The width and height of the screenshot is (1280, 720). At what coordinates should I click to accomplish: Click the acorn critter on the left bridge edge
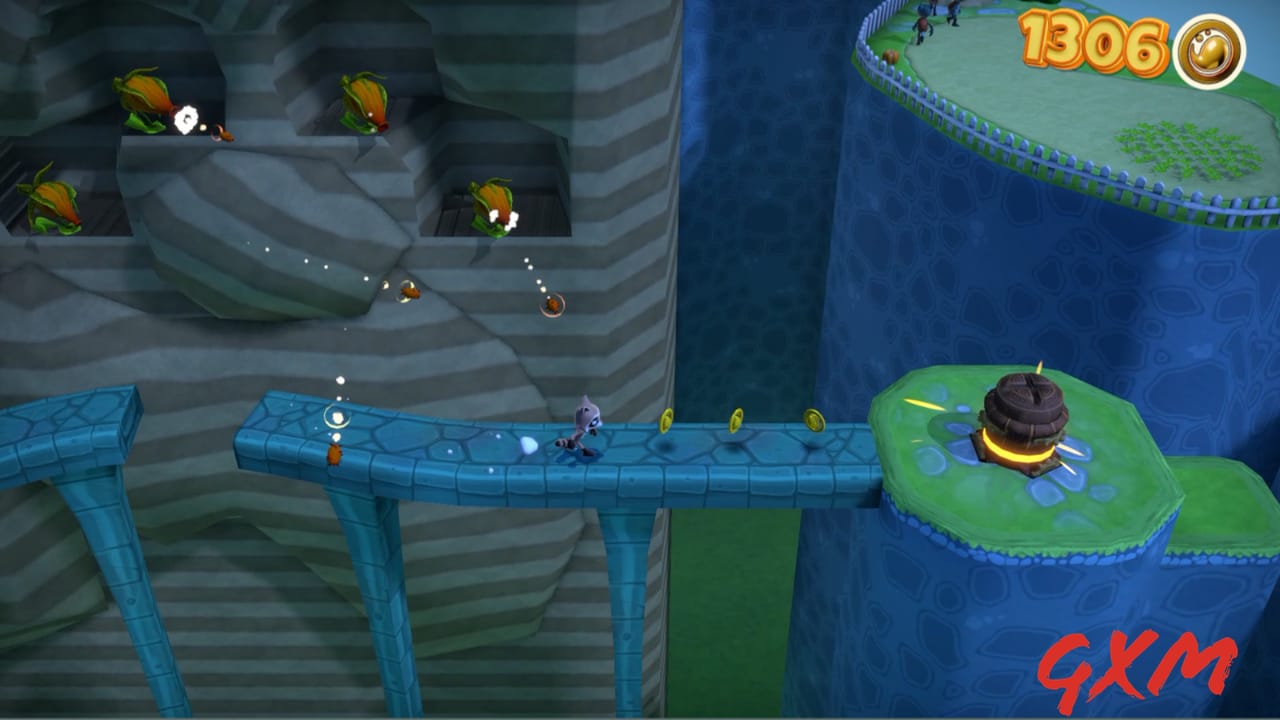click(x=337, y=455)
